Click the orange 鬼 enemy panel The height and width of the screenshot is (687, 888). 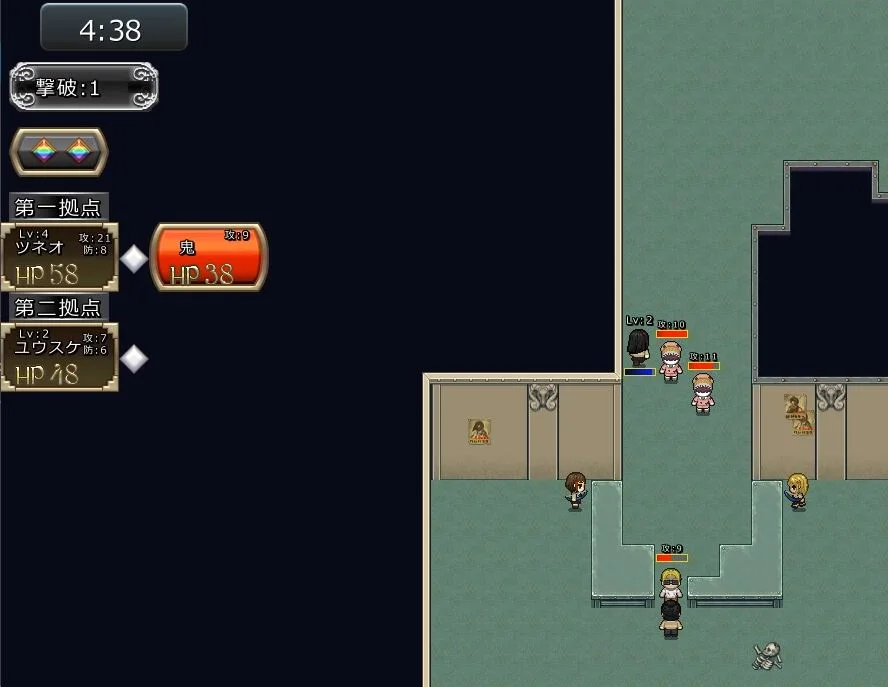pyautogui.click(x=208, y=257)
